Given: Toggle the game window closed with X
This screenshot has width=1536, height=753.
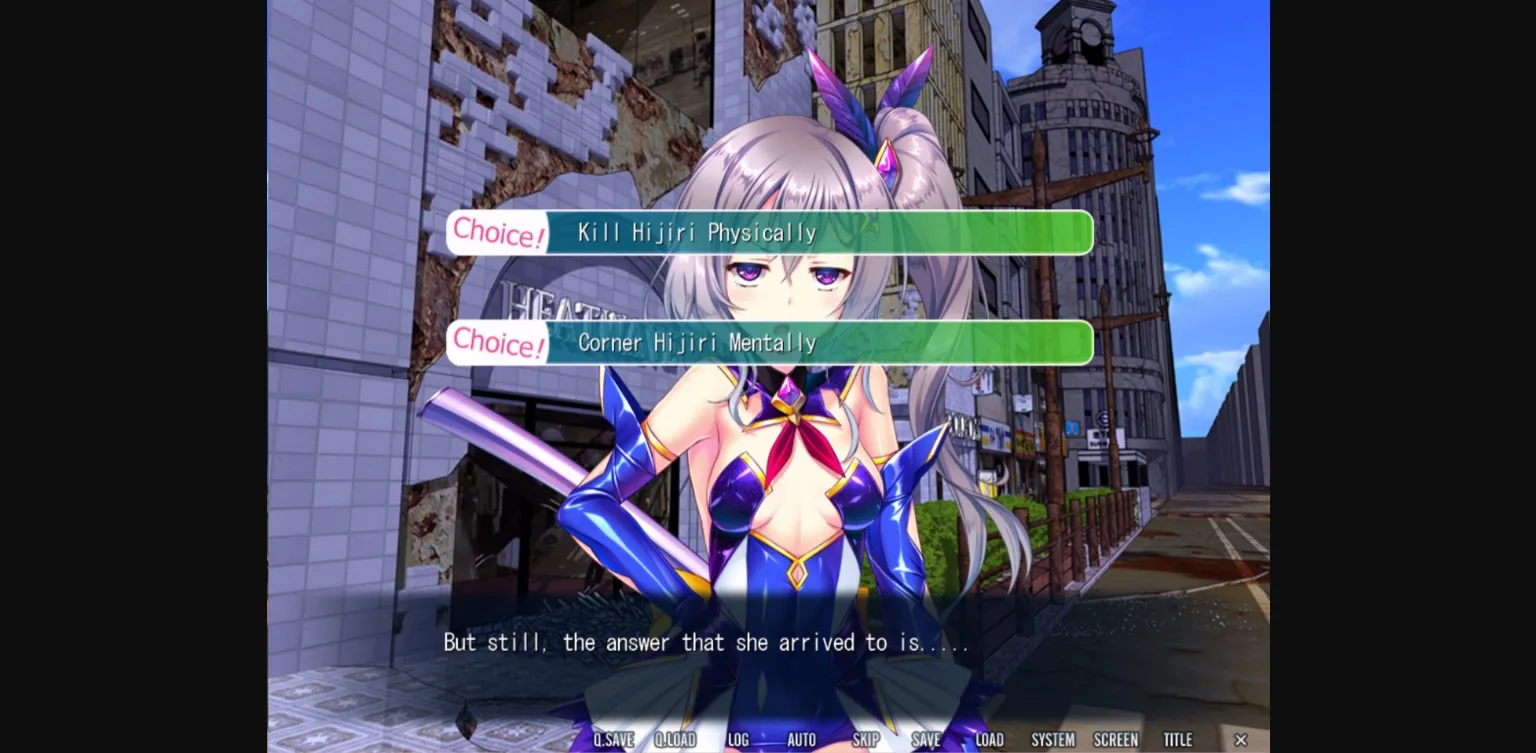Looking at the screenshot, I should (1240, 740).
